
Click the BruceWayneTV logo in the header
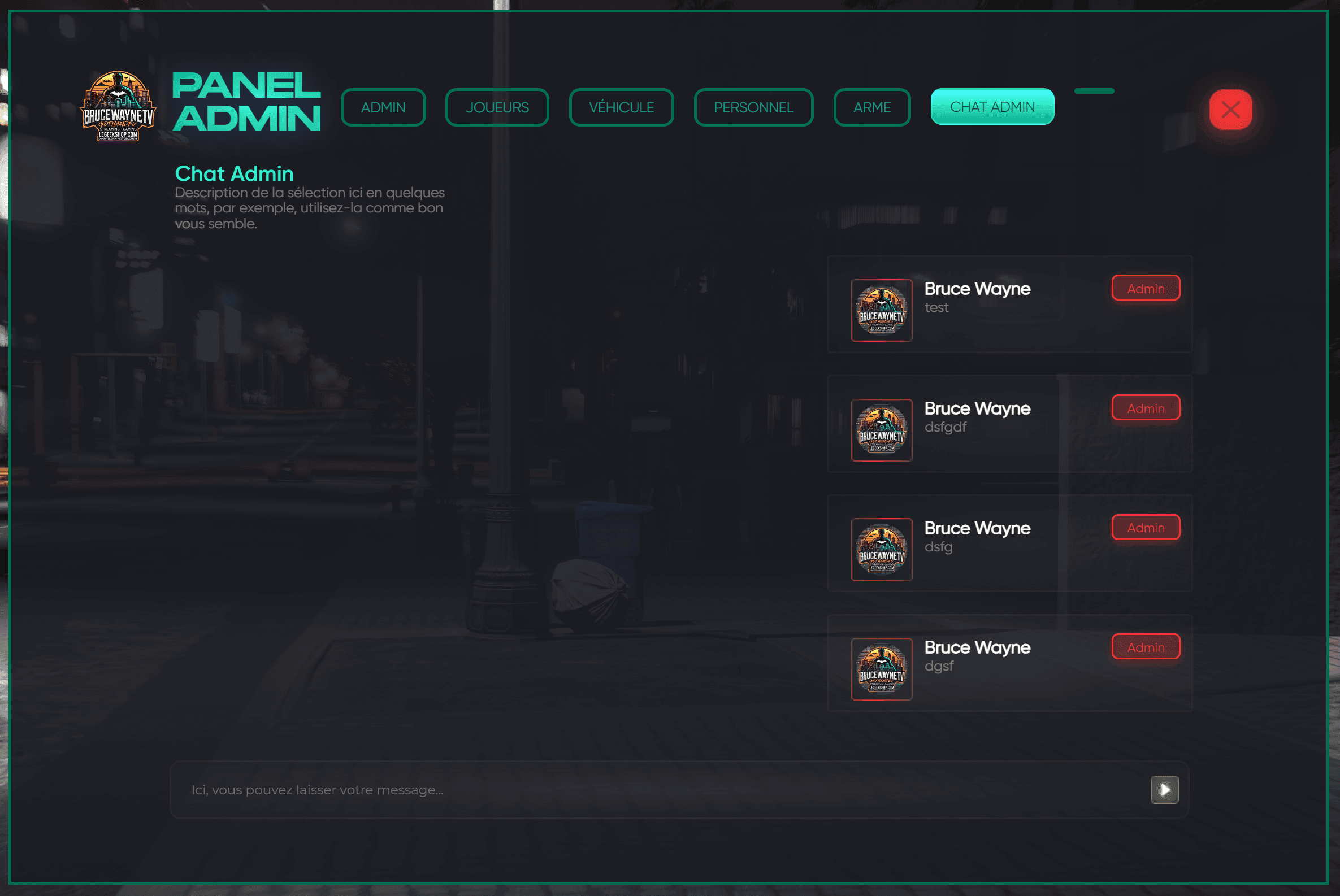pyautogui.click(x=116, y=106)
